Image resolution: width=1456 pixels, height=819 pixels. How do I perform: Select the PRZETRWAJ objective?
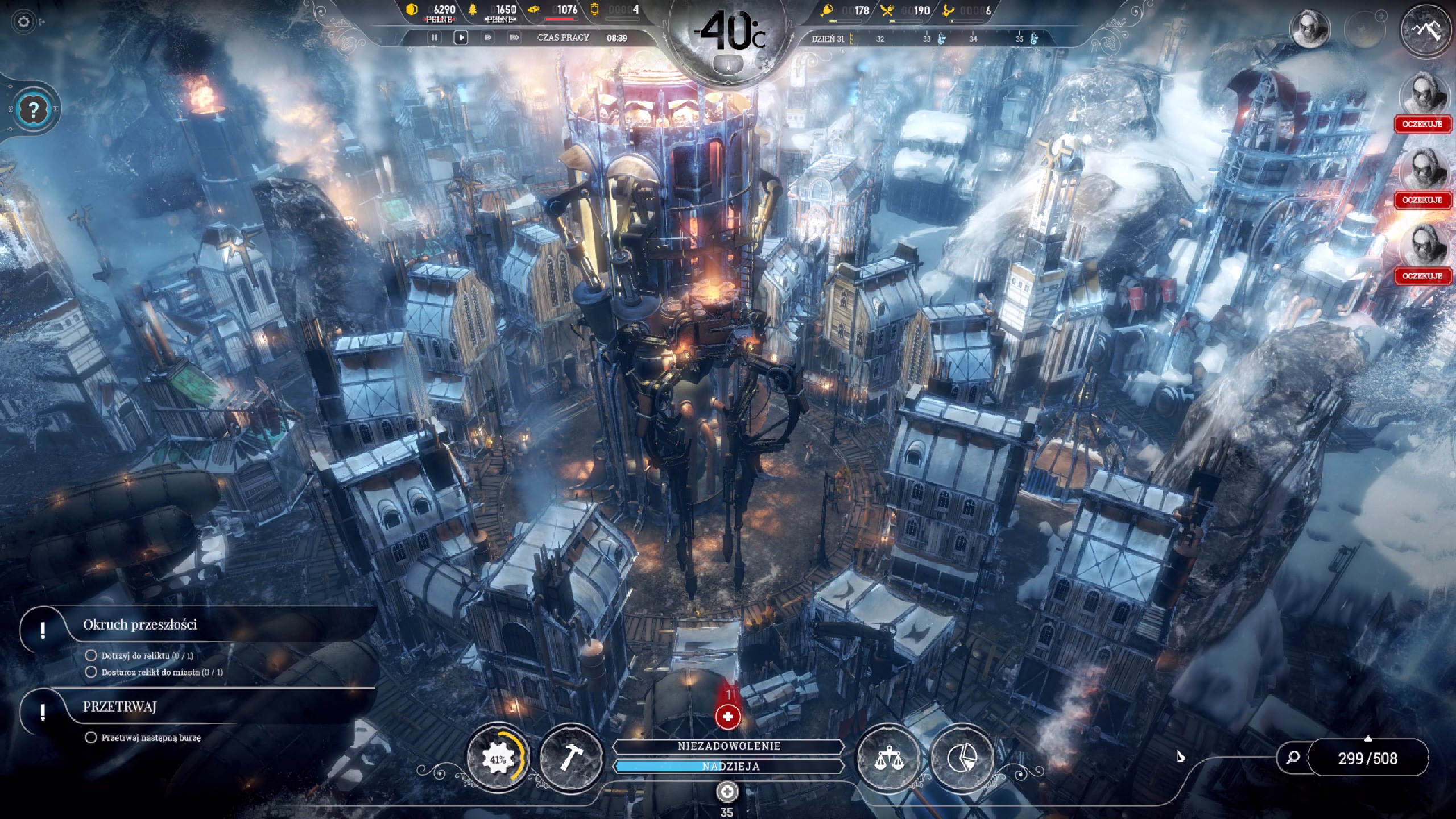pos(119,707)
